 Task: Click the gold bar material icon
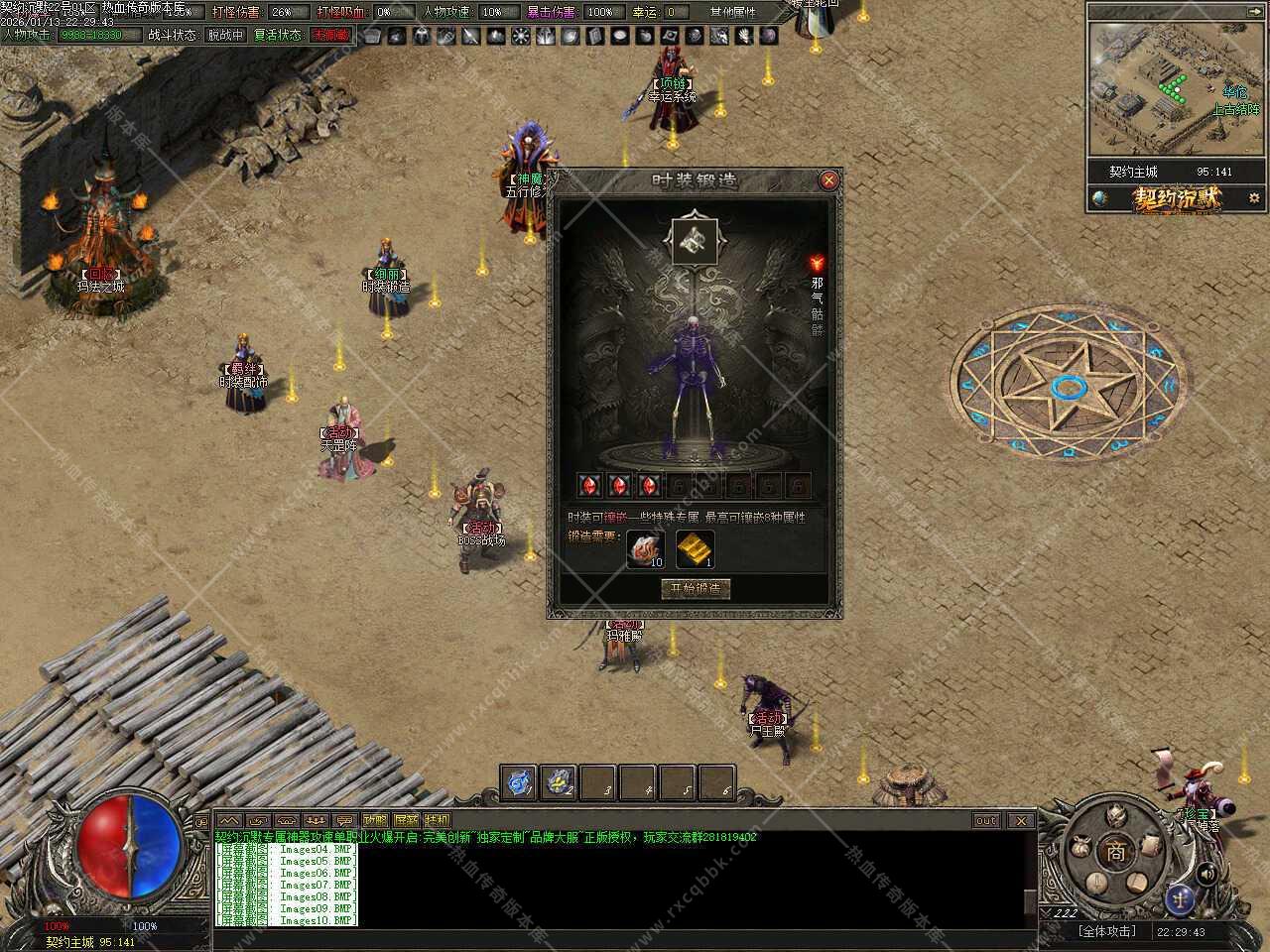(695, 547)
